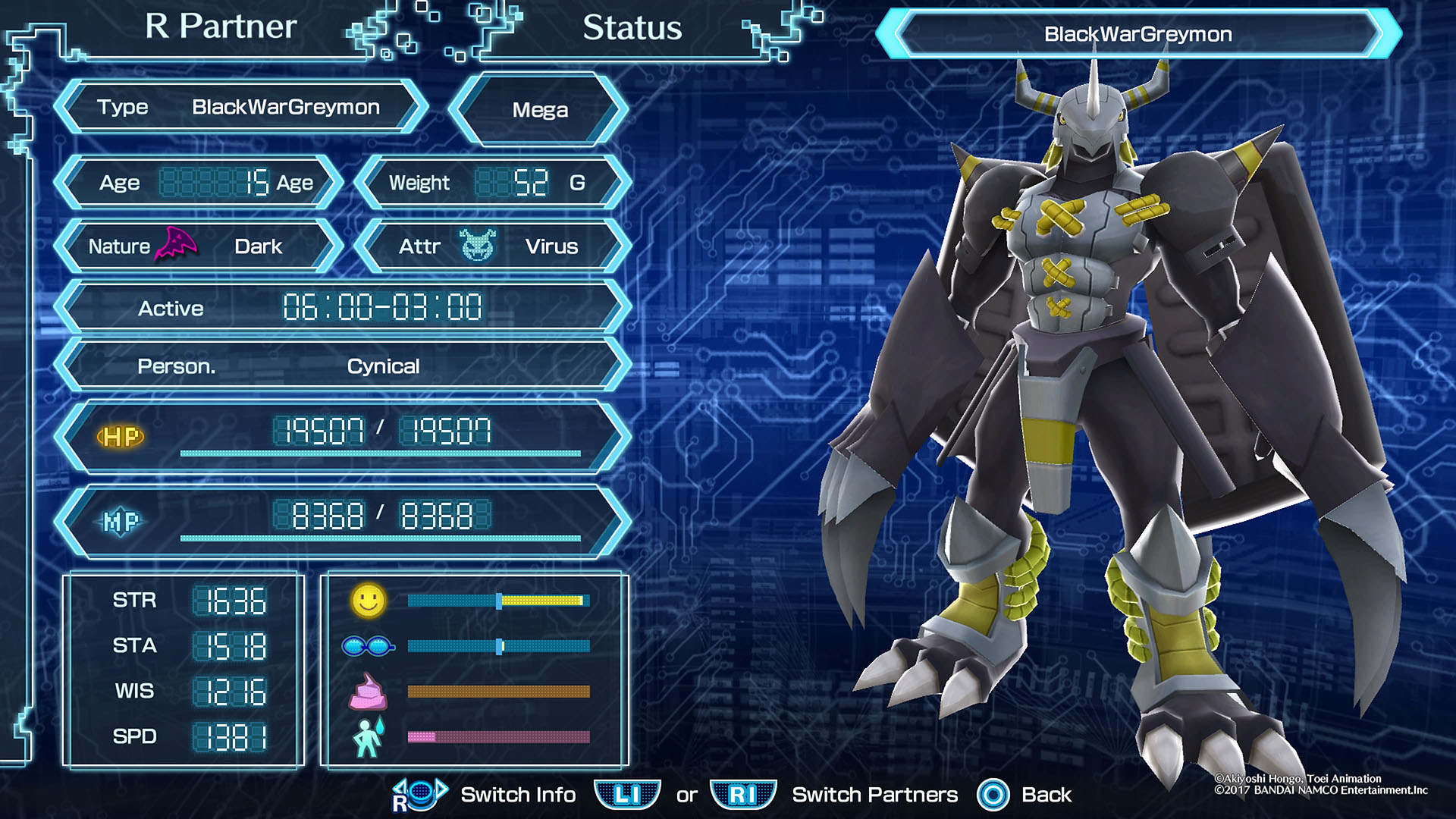The height and width of the screenshot is (819, 1456).
Task: Select the Mega stage panel
Action: [539, 110]
